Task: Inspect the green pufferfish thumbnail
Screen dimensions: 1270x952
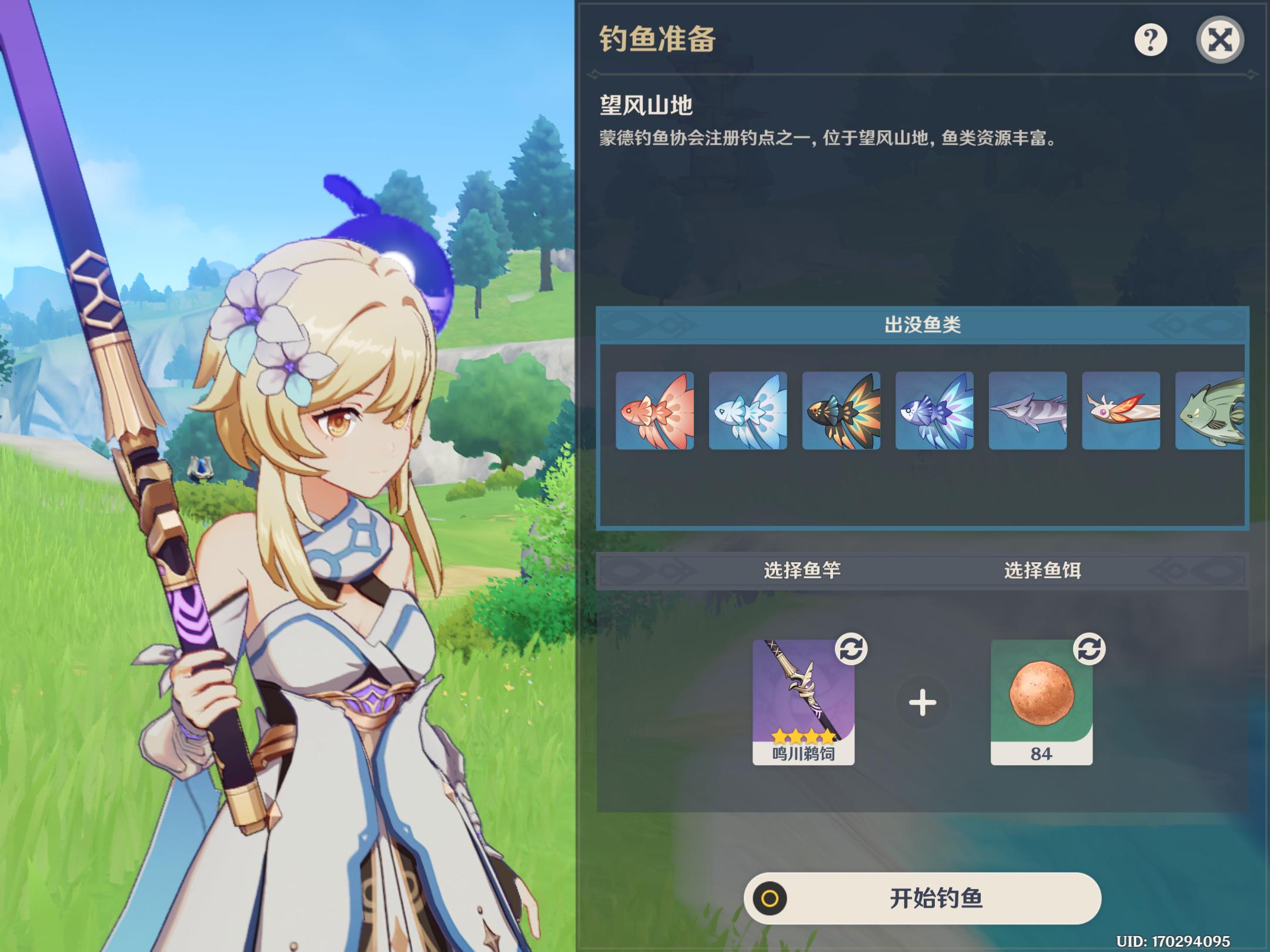Action: pyautogui.click(x=1210, y=411)
